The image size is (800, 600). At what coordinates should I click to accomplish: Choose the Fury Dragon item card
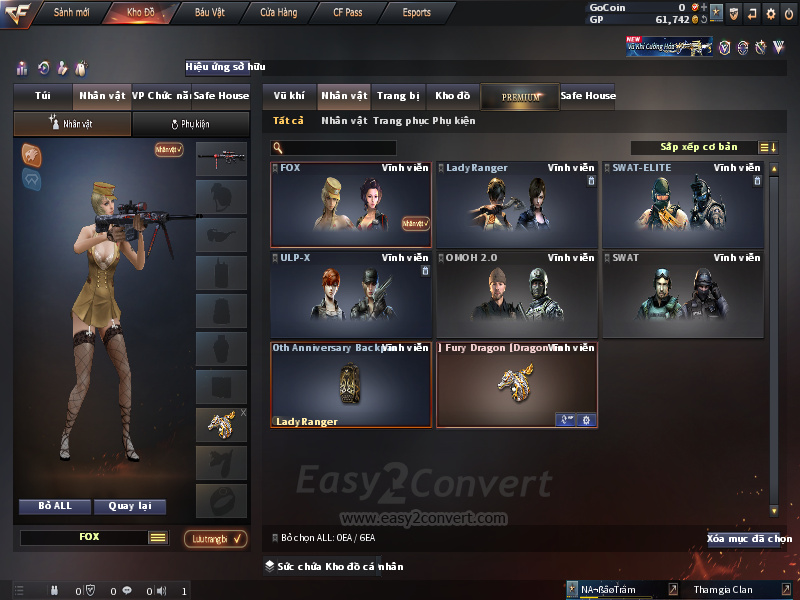[x=517, y=384]
